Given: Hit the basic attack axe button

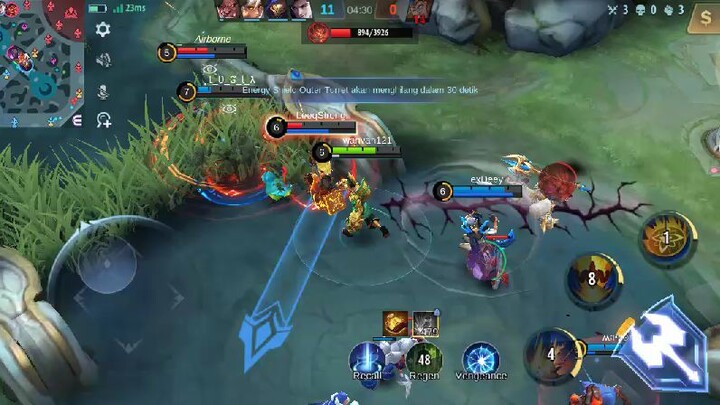Looking at the screenshot, I should point(662,343).
